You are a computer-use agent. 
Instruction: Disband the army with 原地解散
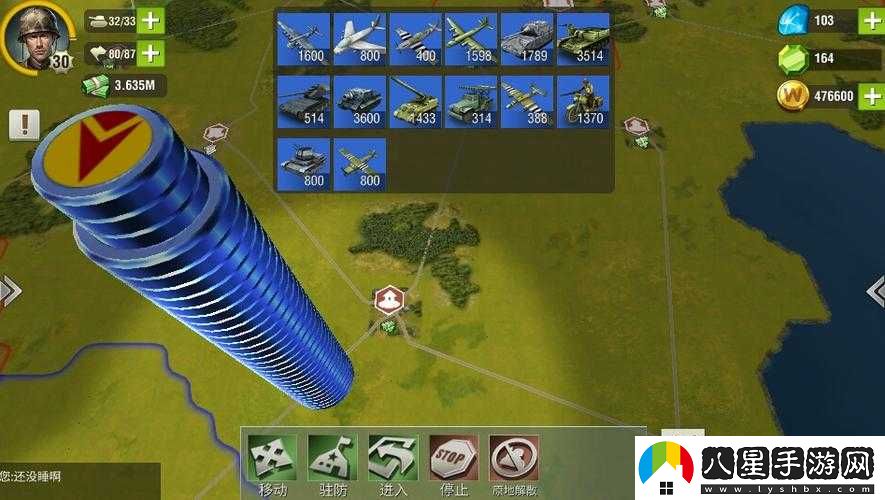(514, 463)
